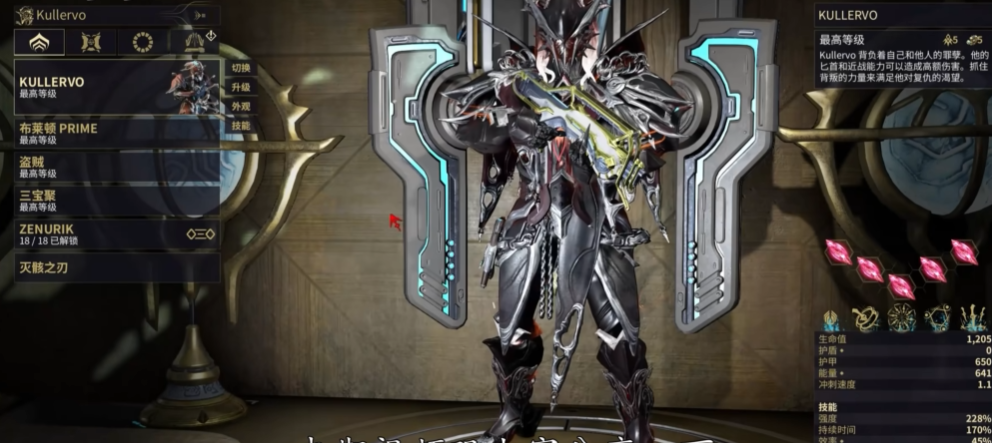
Task: Select the circular gear wheel tab
Action: click(x=143, y=42)
